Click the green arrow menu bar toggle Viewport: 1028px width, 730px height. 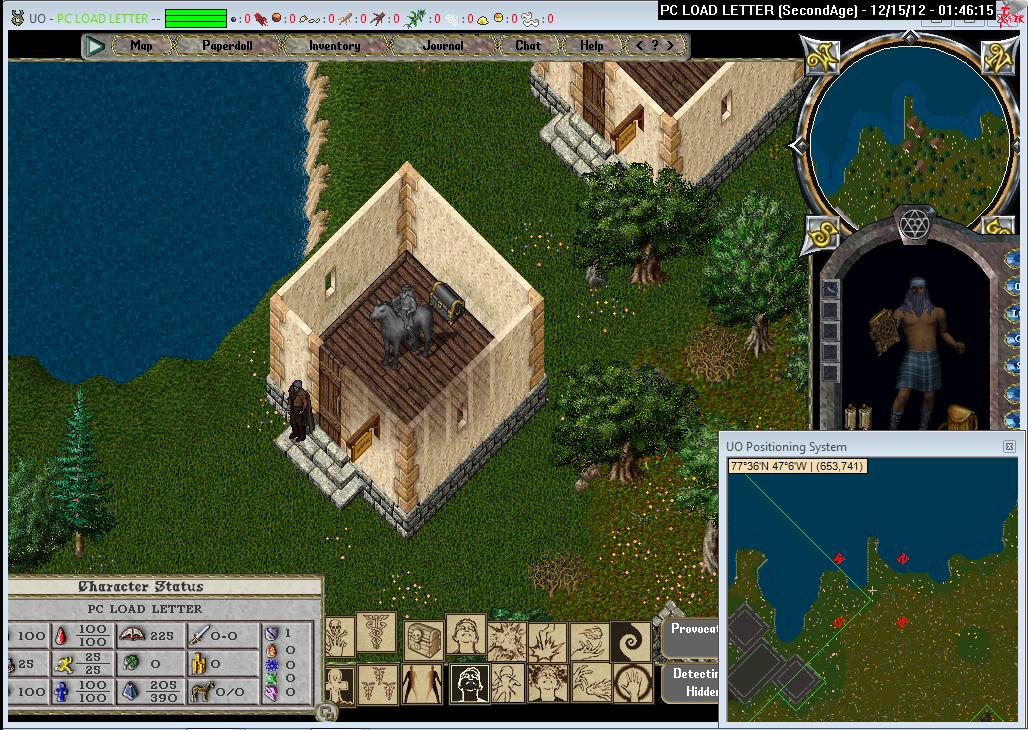point(96,46)
